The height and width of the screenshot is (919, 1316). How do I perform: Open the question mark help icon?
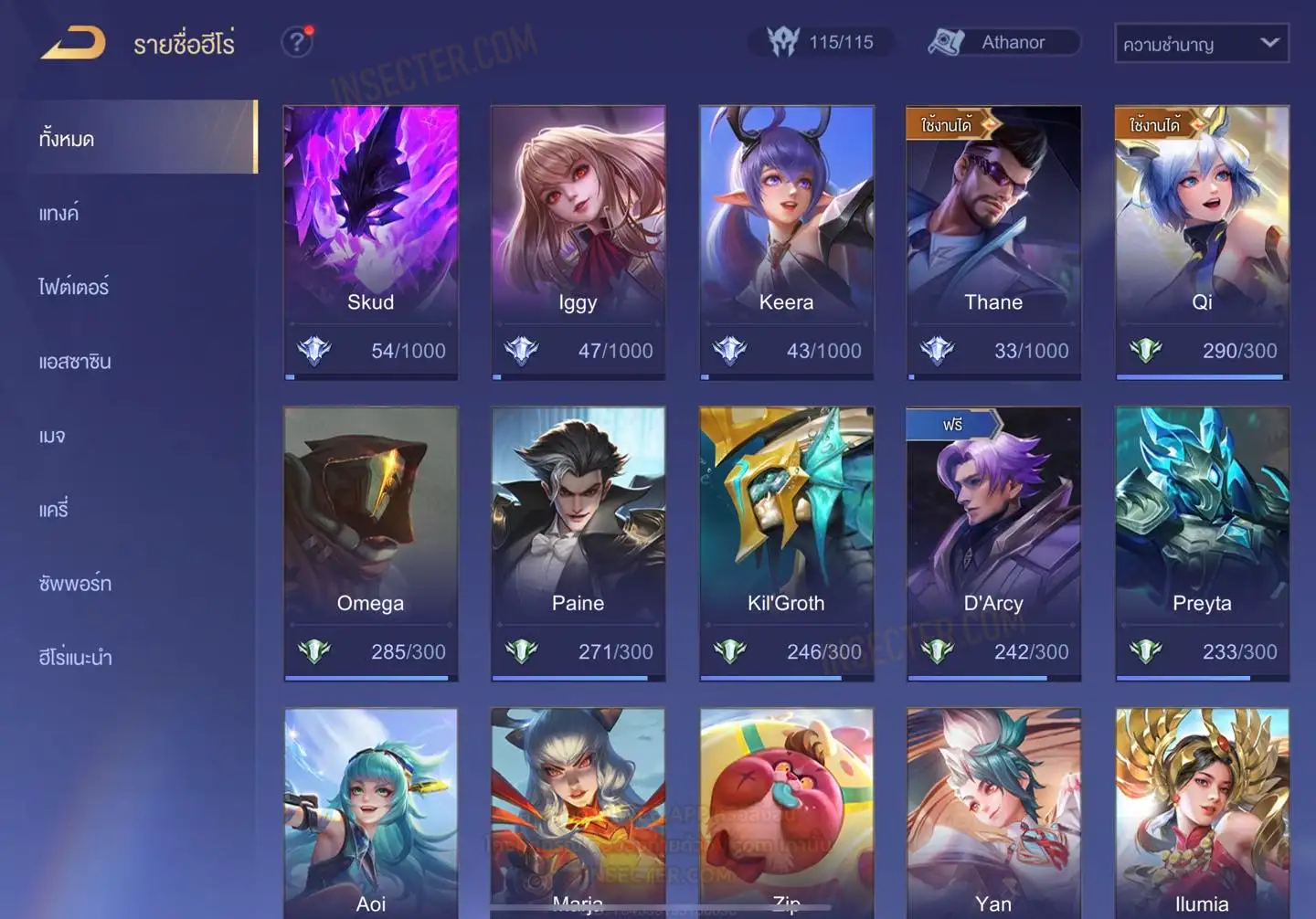(x=297, y=42)
